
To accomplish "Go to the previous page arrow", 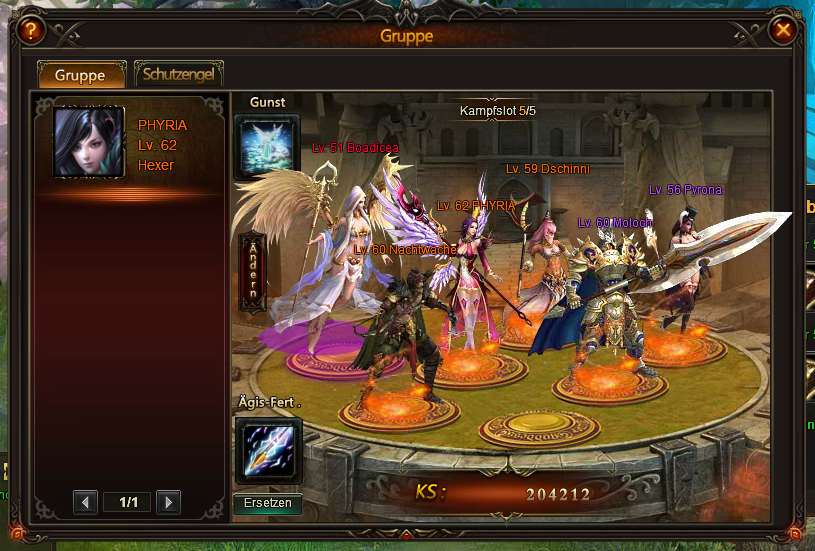I will pyautogui.click(x=86, y=502).
